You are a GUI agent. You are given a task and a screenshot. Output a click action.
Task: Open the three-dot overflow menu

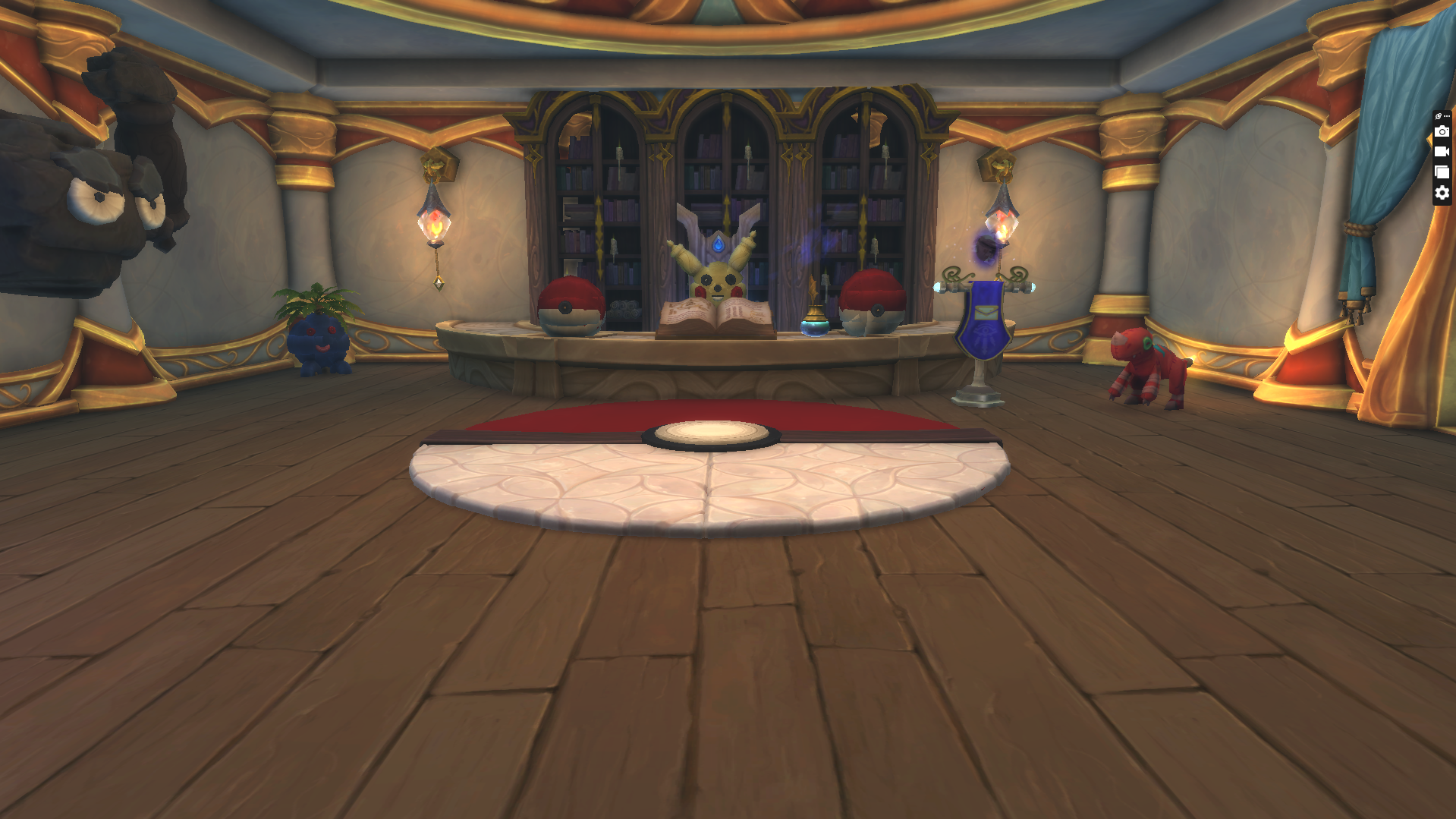[x=1448, y=115]
